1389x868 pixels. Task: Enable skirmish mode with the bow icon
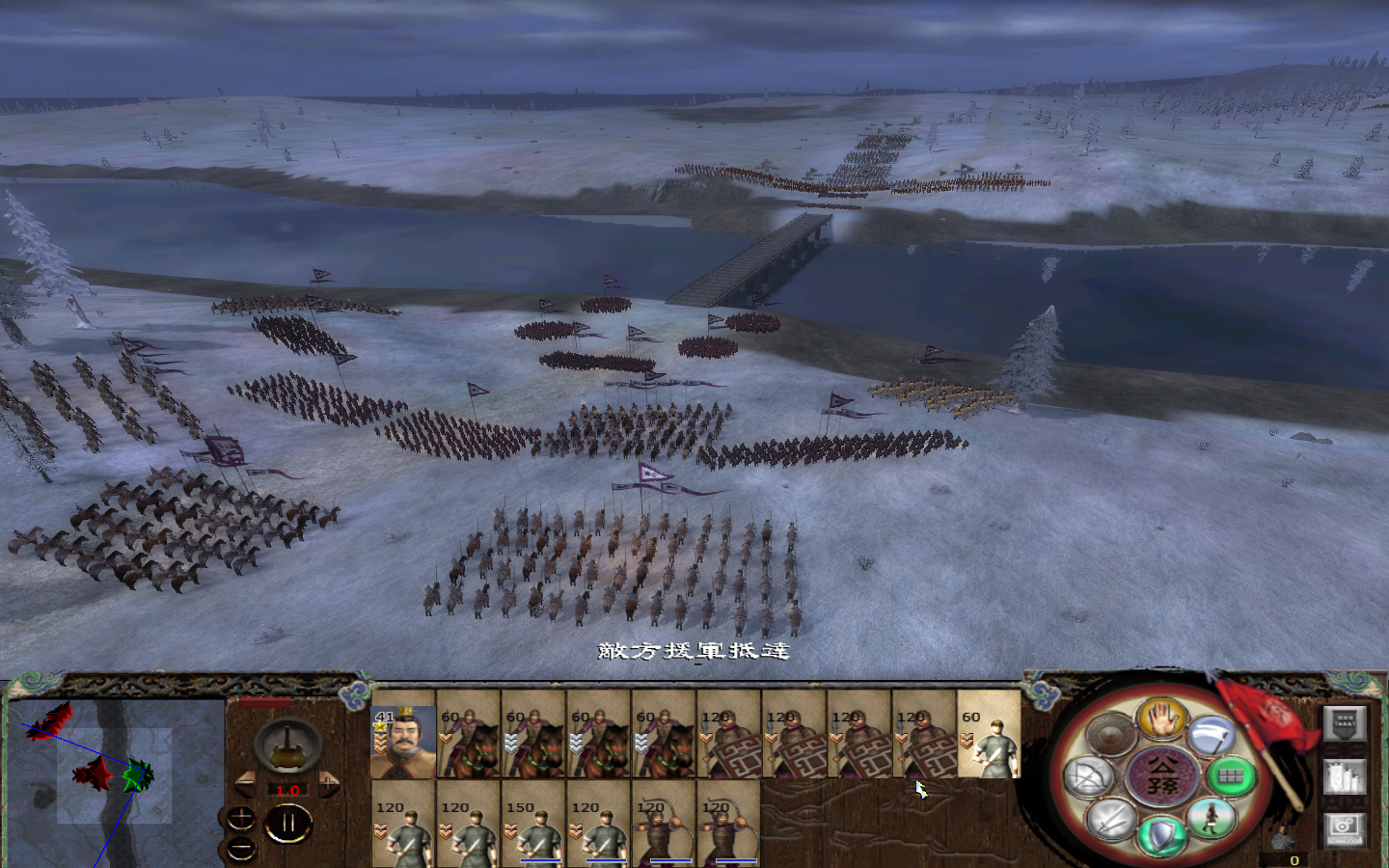click(1090, 775)
